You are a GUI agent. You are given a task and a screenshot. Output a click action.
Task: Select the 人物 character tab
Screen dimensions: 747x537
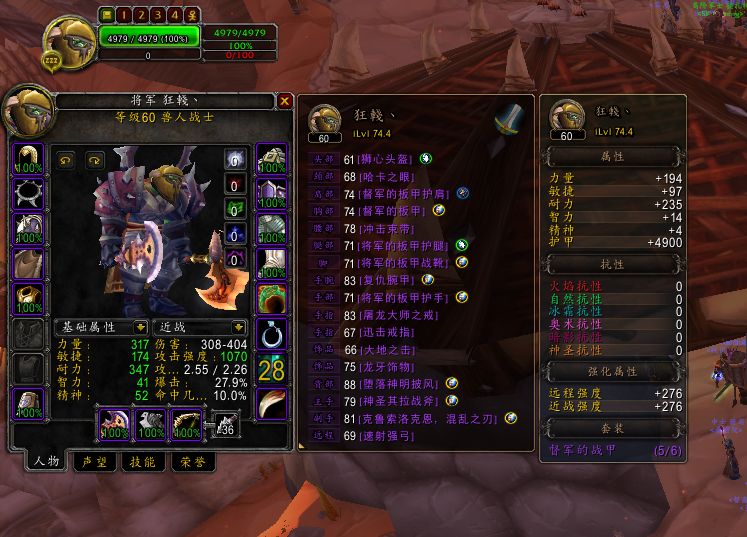47,462
